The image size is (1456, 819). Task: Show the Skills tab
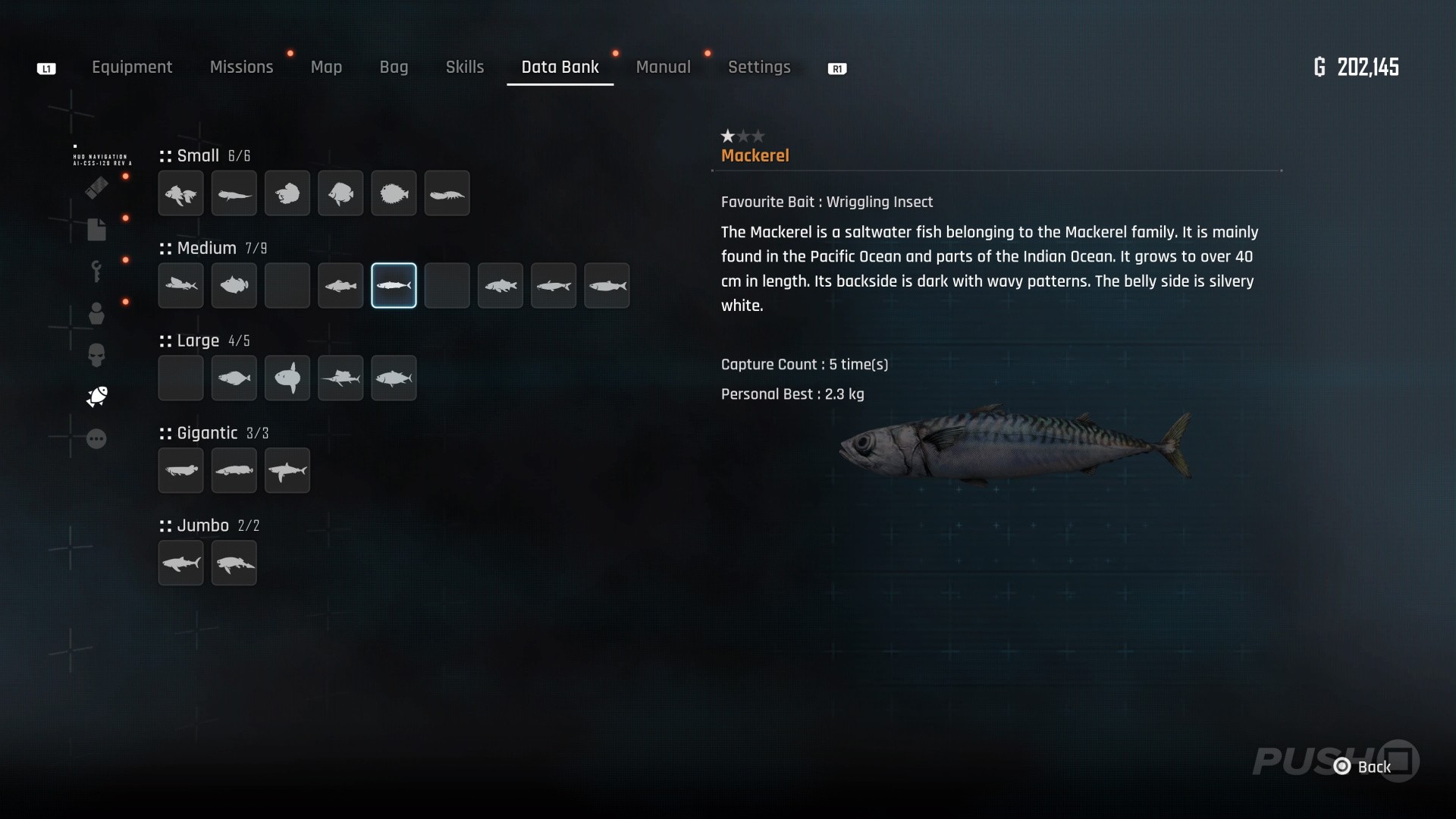pos(465,67)
